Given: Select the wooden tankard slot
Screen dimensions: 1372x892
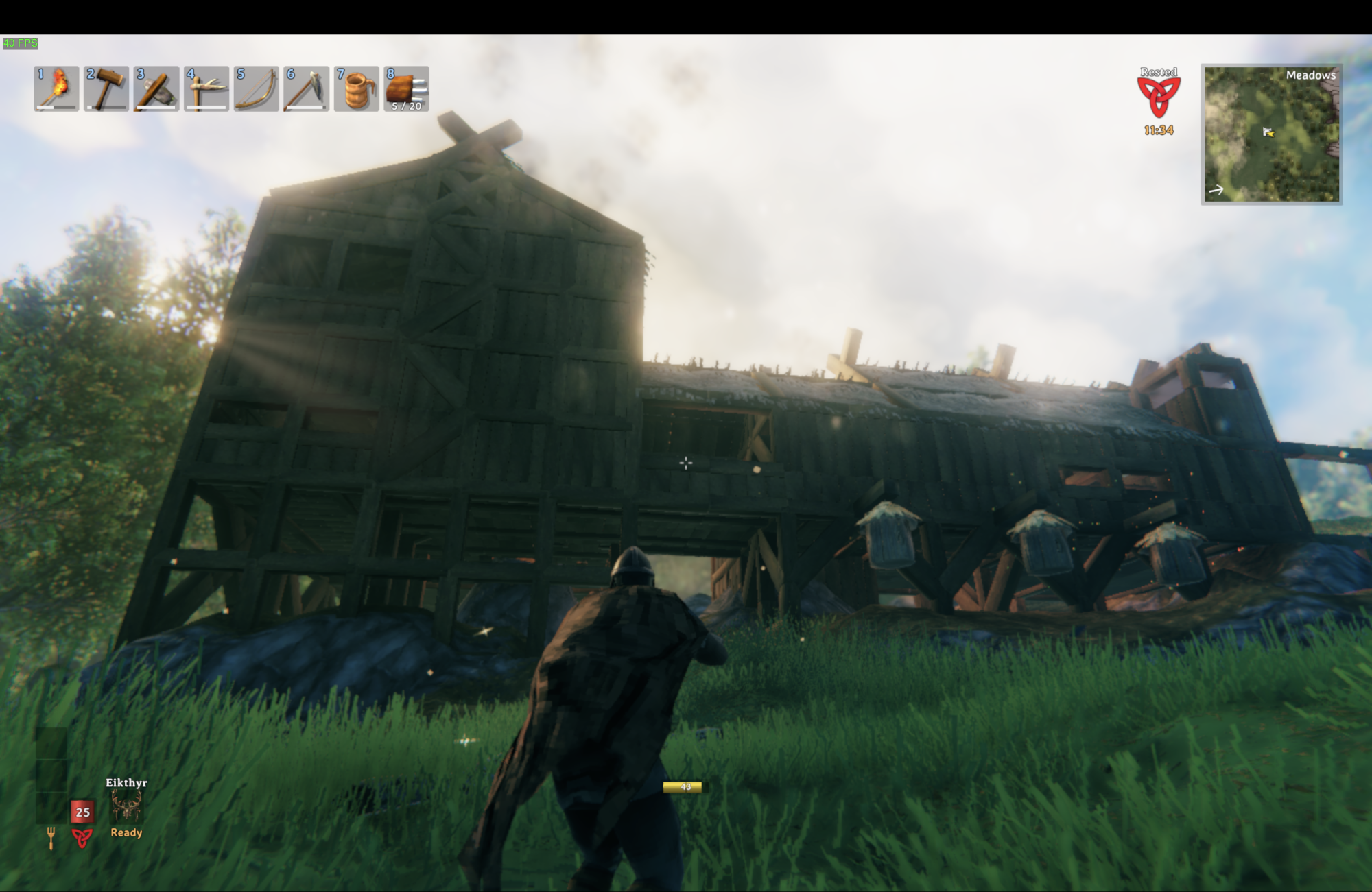Looking at the screenshot, I should [x=357, y=88].
